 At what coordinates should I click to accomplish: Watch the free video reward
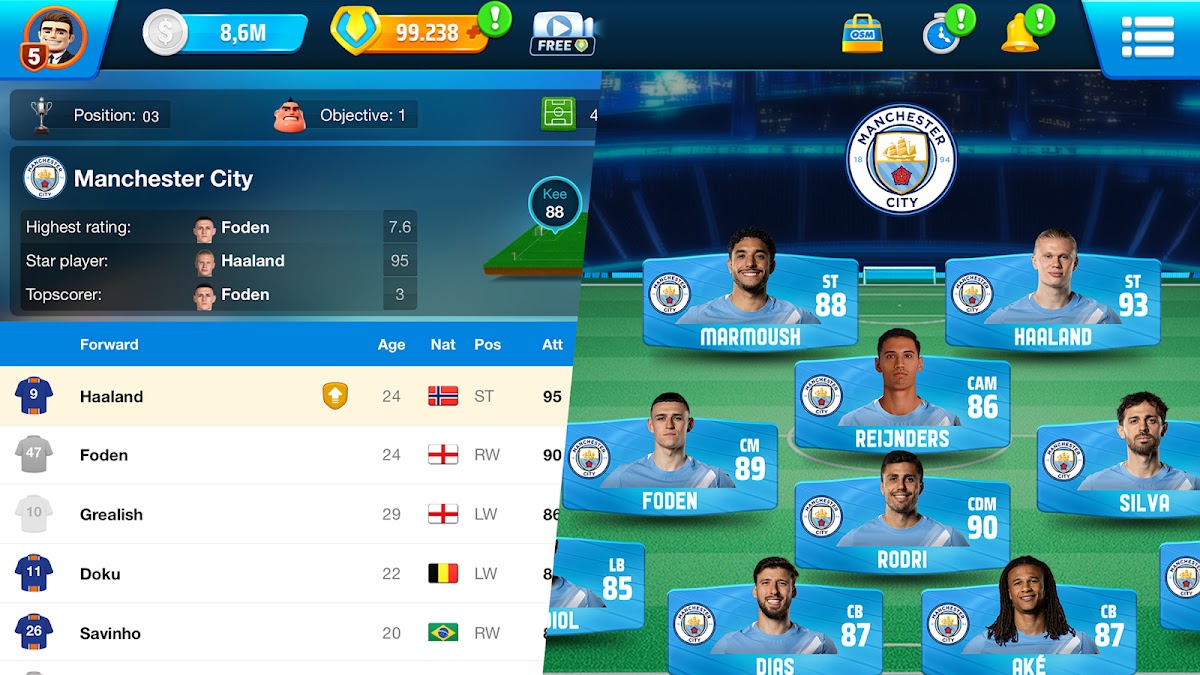[x=563, y=33]
